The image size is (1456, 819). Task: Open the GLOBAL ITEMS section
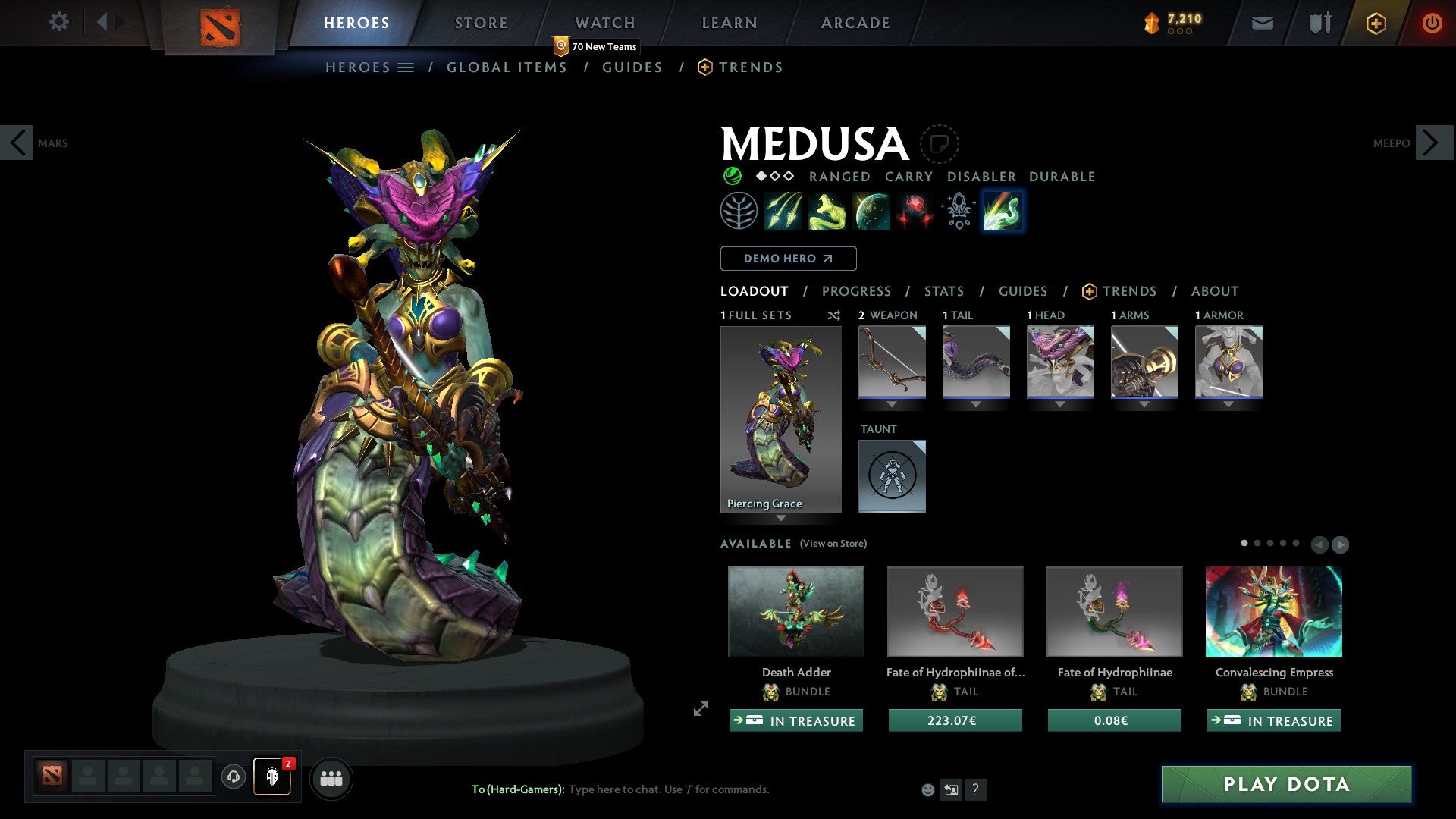click(x=507, y=67)
